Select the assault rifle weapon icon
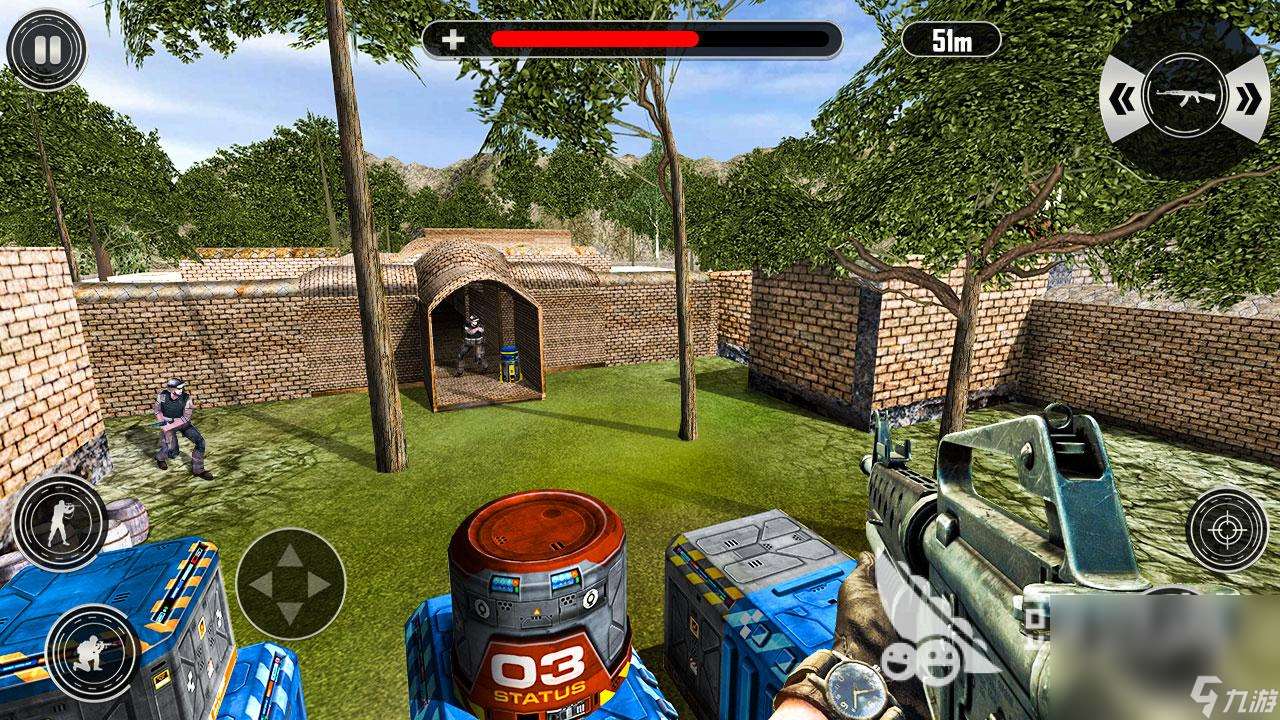 point(1184,97)
